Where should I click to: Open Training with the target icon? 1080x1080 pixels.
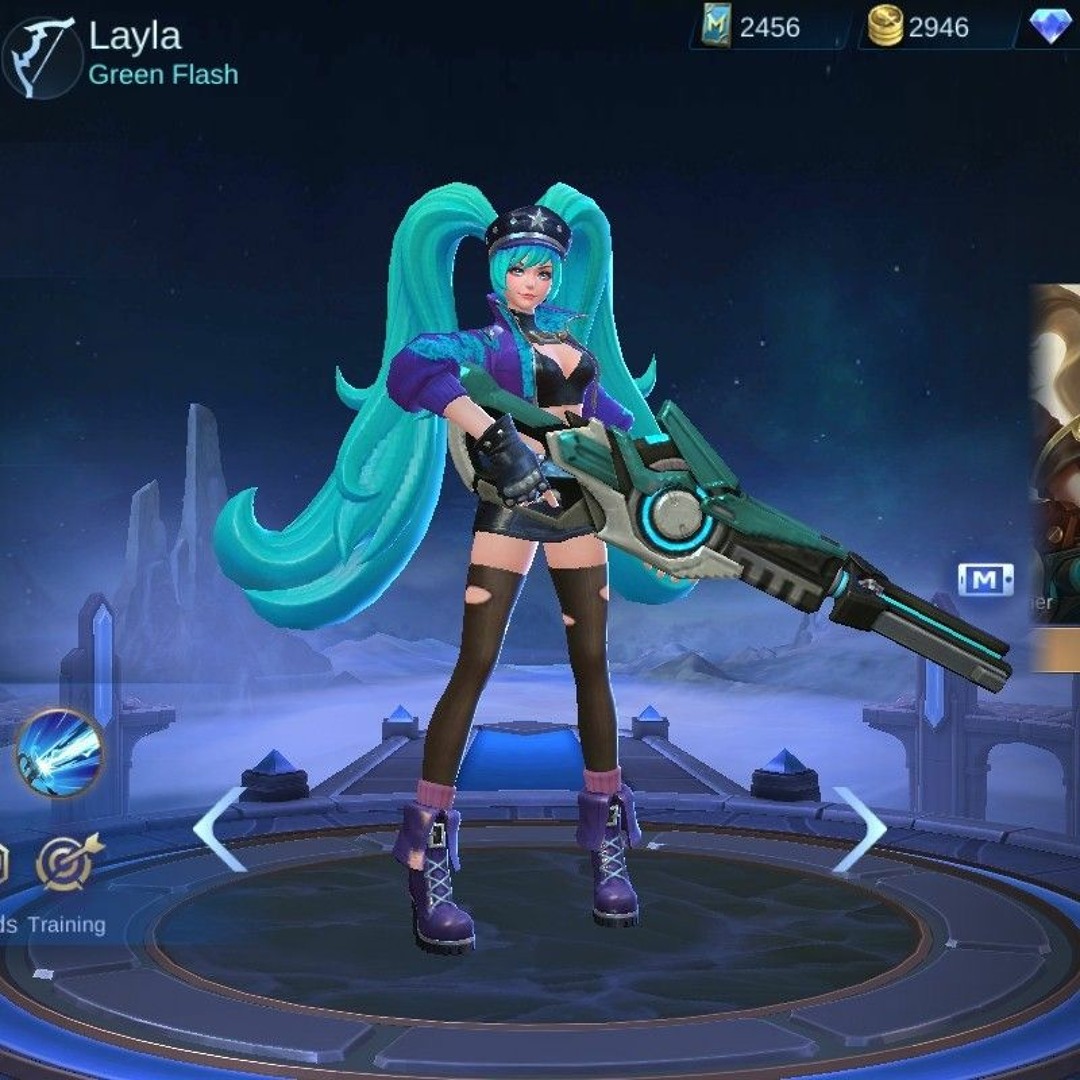pos(69,862)
